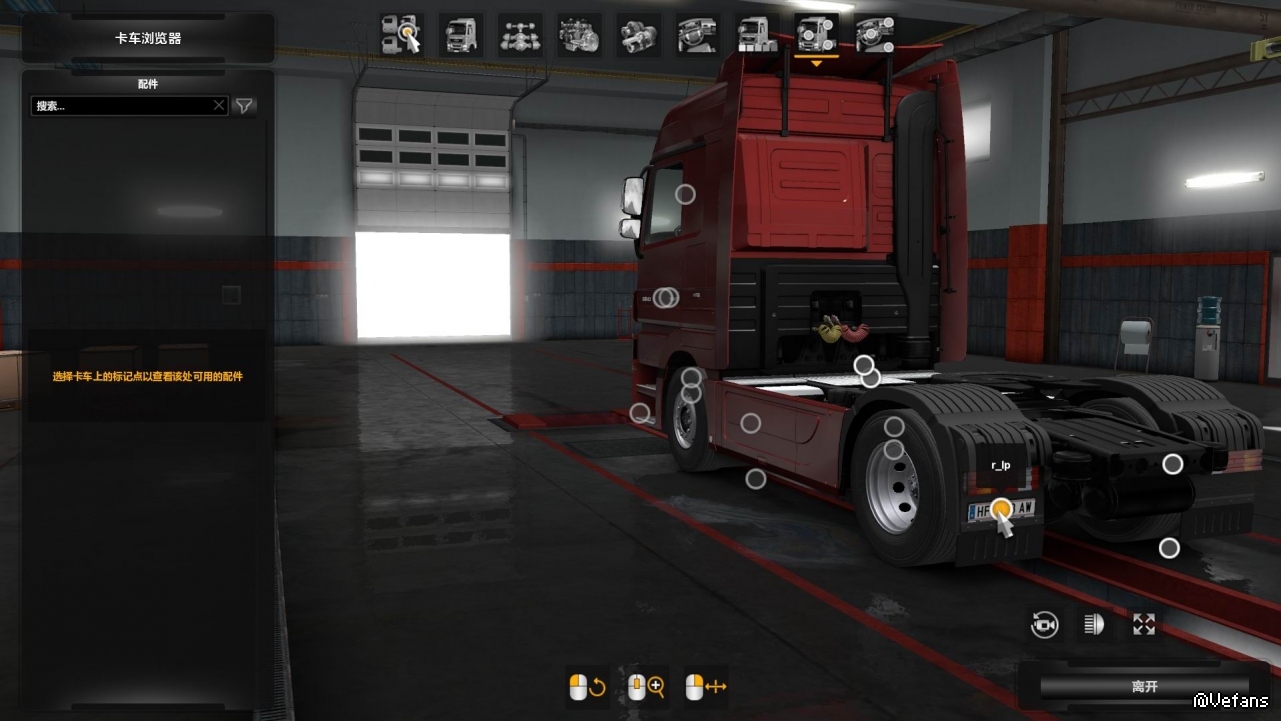The image size is (1281, 721).
Task: Activate the expand-arrows fullscreen view icon
Action: pyautogui.click(x=1144, y=625)
